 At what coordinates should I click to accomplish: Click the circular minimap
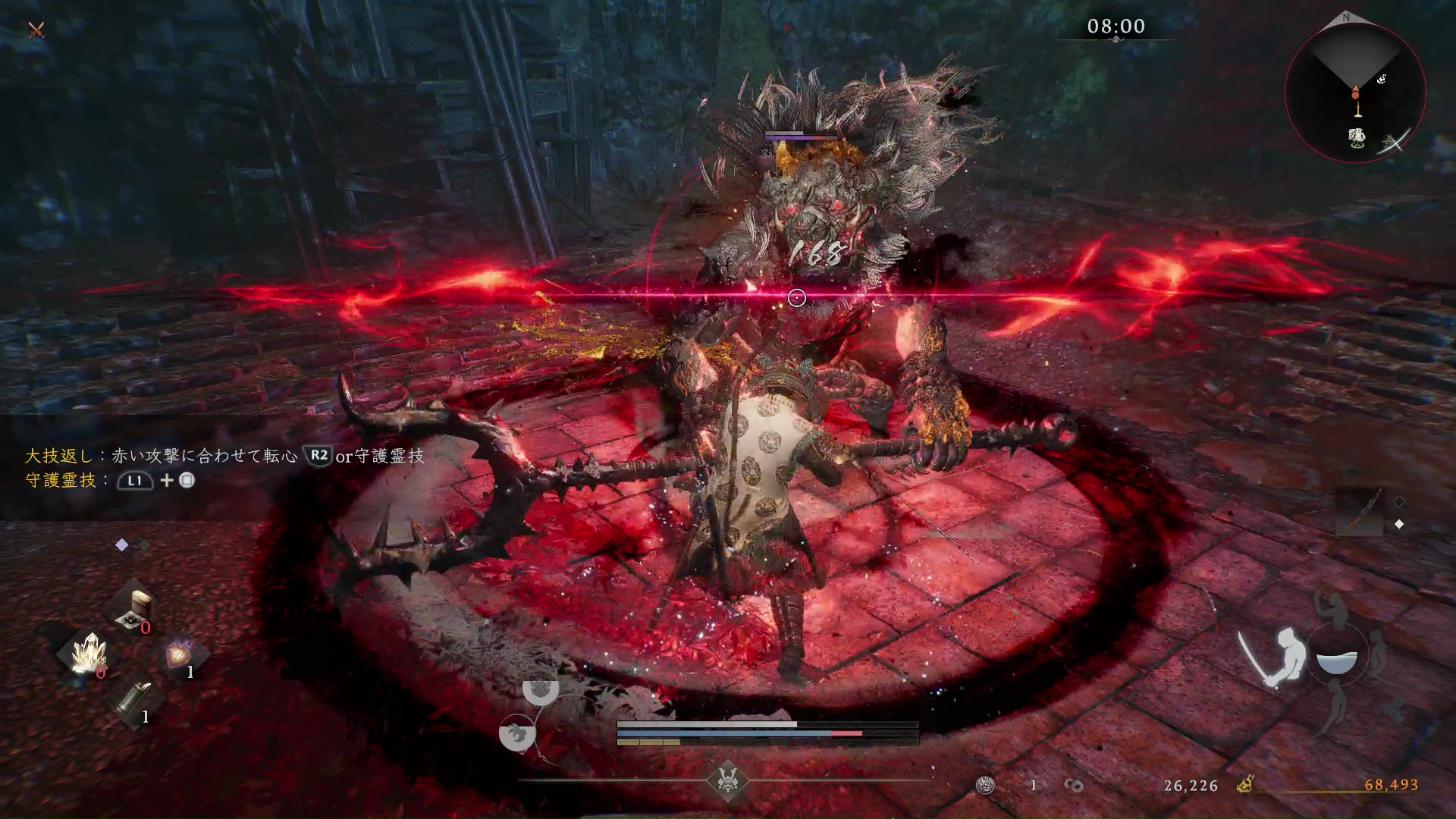point(1355,93)
